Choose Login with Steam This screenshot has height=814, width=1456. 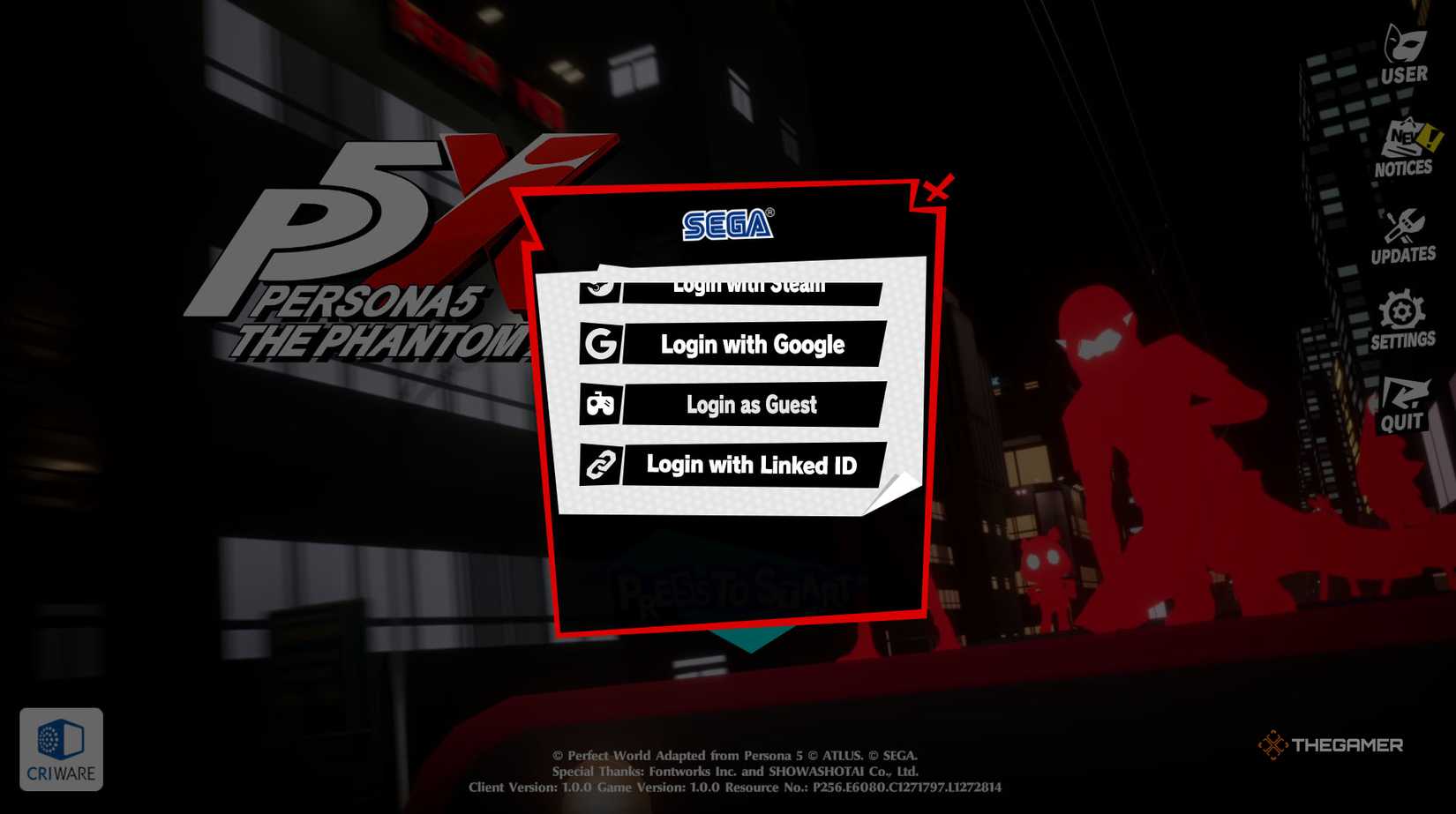click(x=750, y=285)
